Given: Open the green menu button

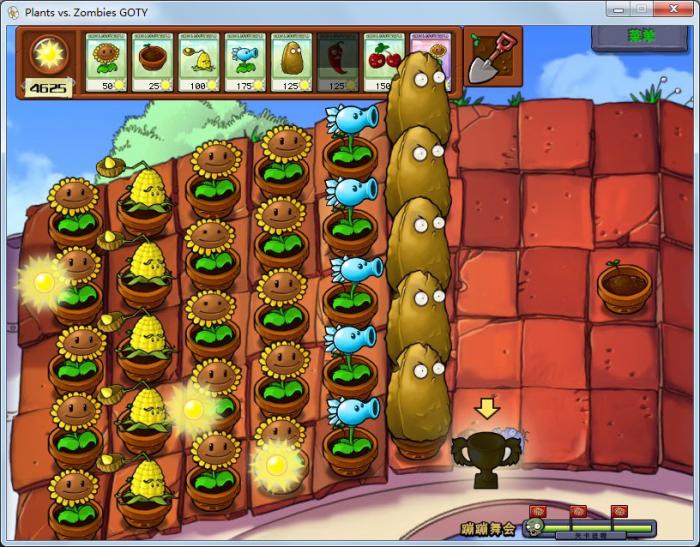Looking at the screenshot, I should pyautogui.click(x=640, y=36).
